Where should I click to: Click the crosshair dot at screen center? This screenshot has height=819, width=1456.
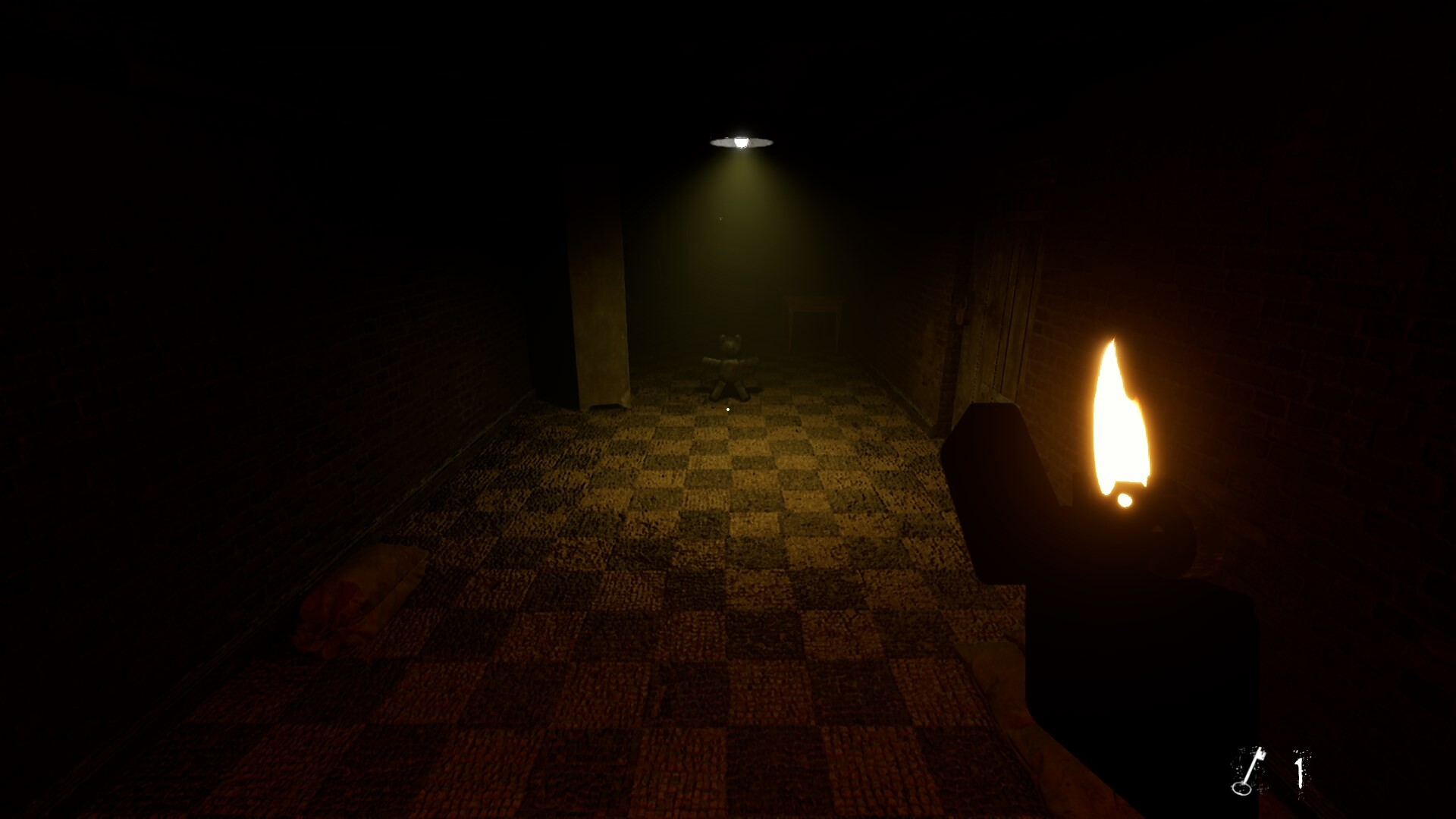point(728,408)
